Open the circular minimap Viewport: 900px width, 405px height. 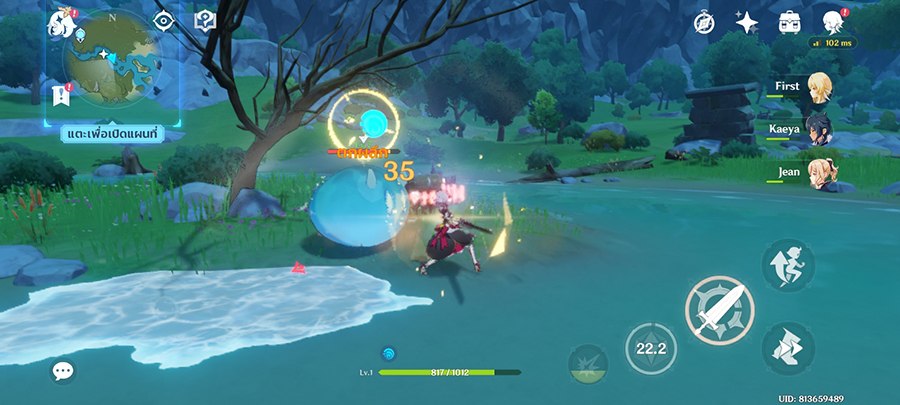coord(112,60)
